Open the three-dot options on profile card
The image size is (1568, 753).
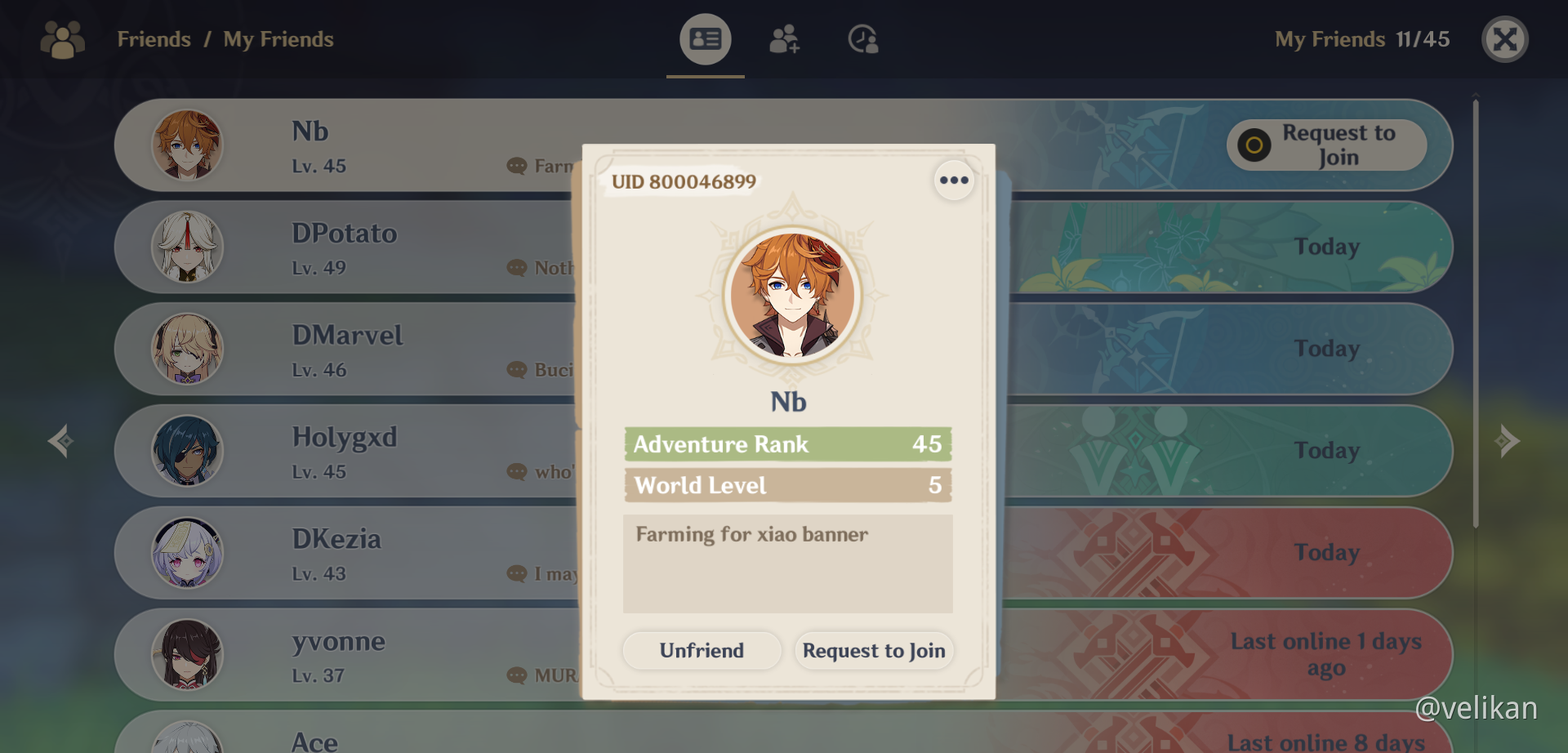953,180
